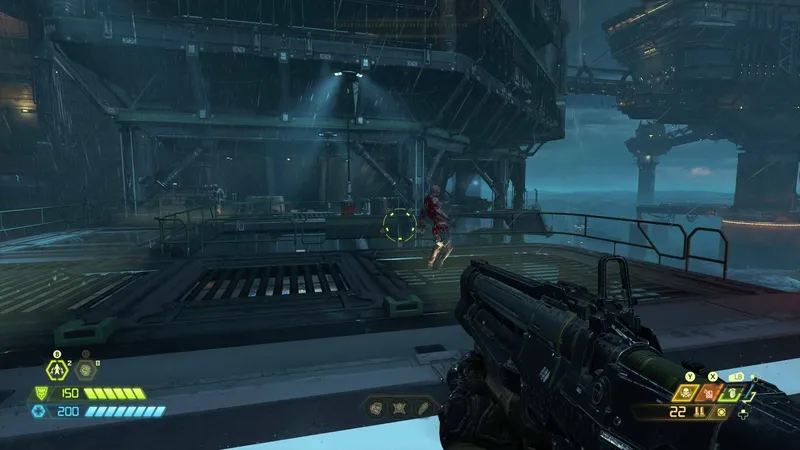Viewport: 800px width, 450px height.
Task: Pick the slanted bar rune icon
Action: pyautogui.click(x=422, y=408)
